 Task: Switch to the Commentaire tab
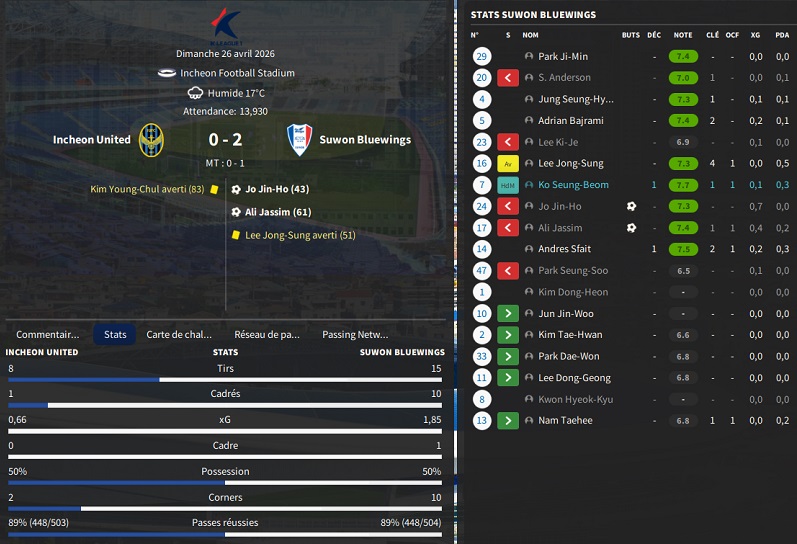tap(47, 334)
